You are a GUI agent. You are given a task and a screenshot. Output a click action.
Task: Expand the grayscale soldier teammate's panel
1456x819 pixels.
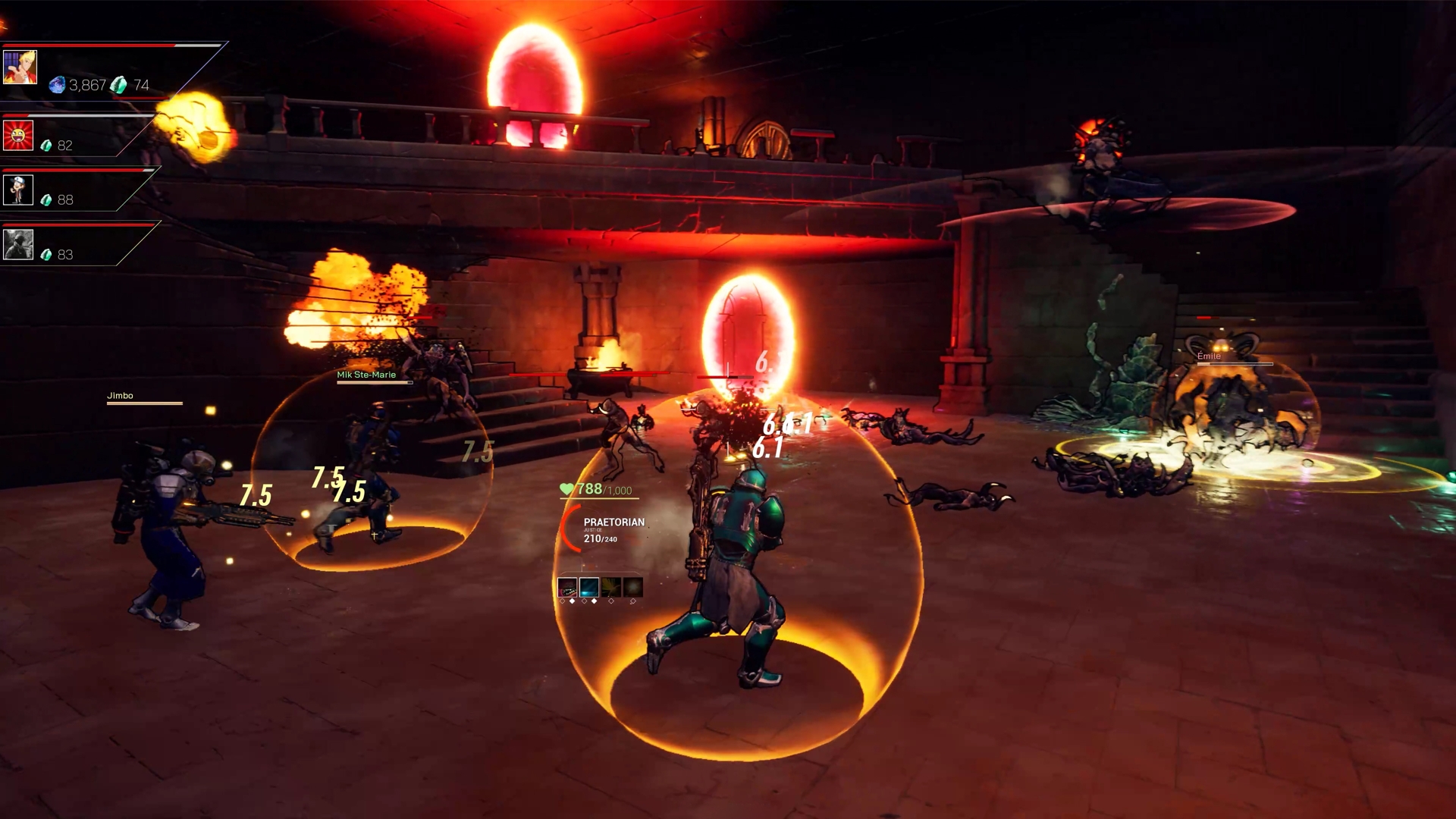click(x=17, y=243)
